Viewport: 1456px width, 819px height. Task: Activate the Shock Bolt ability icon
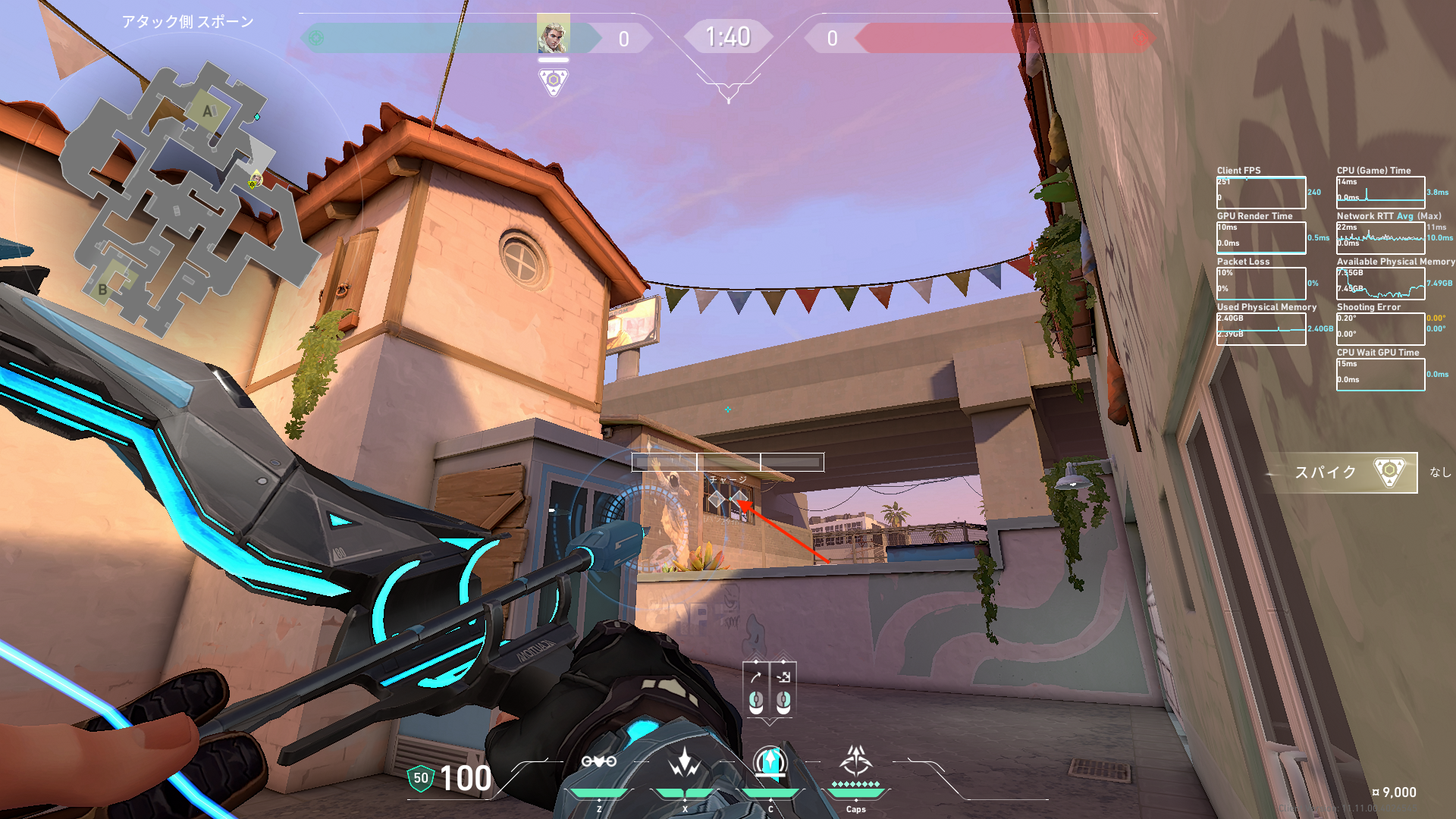click(685, 762)
